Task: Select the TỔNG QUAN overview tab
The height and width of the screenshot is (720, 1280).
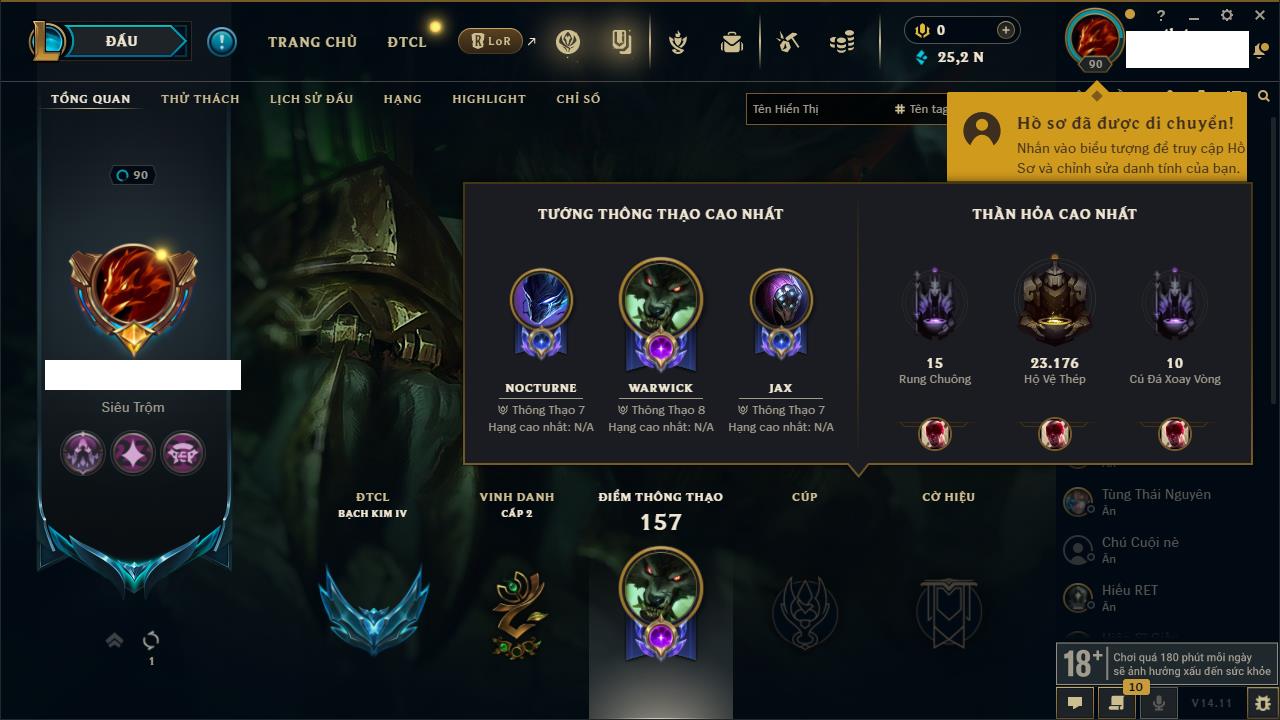Action: 90,99
